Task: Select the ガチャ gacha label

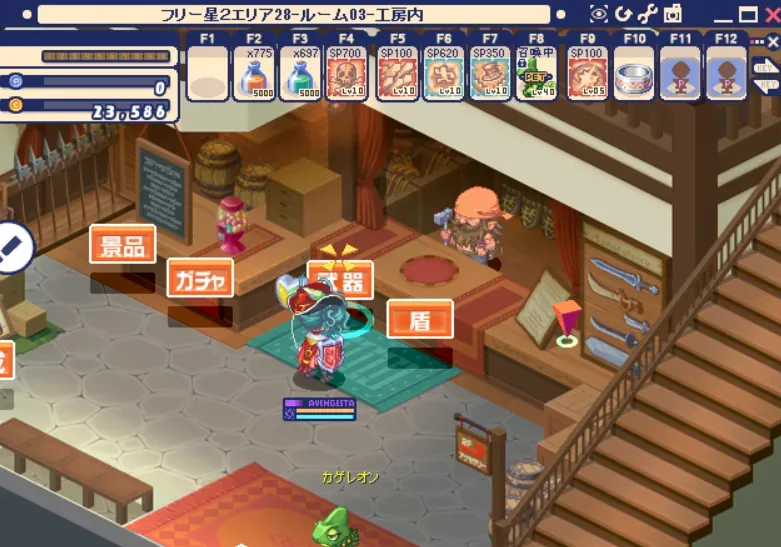Action: (x=200, y=277)
